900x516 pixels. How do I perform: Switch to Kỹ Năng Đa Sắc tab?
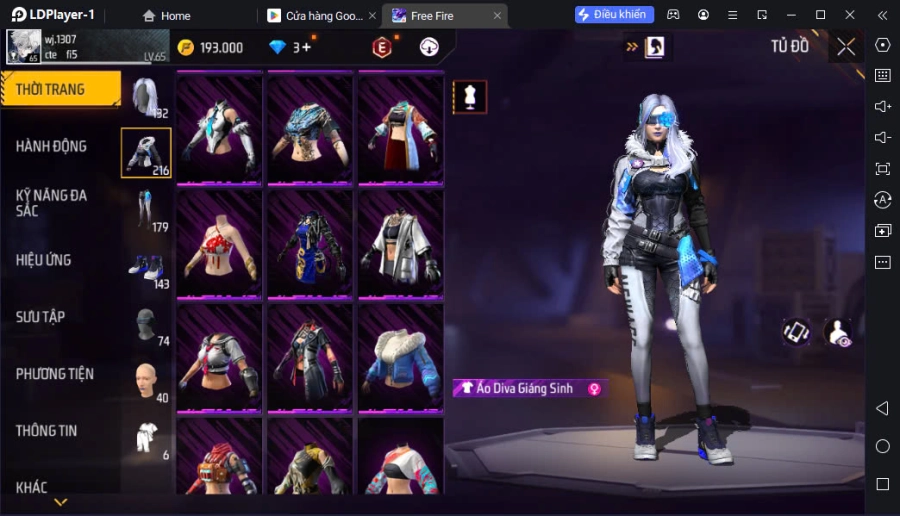point(52,203)
